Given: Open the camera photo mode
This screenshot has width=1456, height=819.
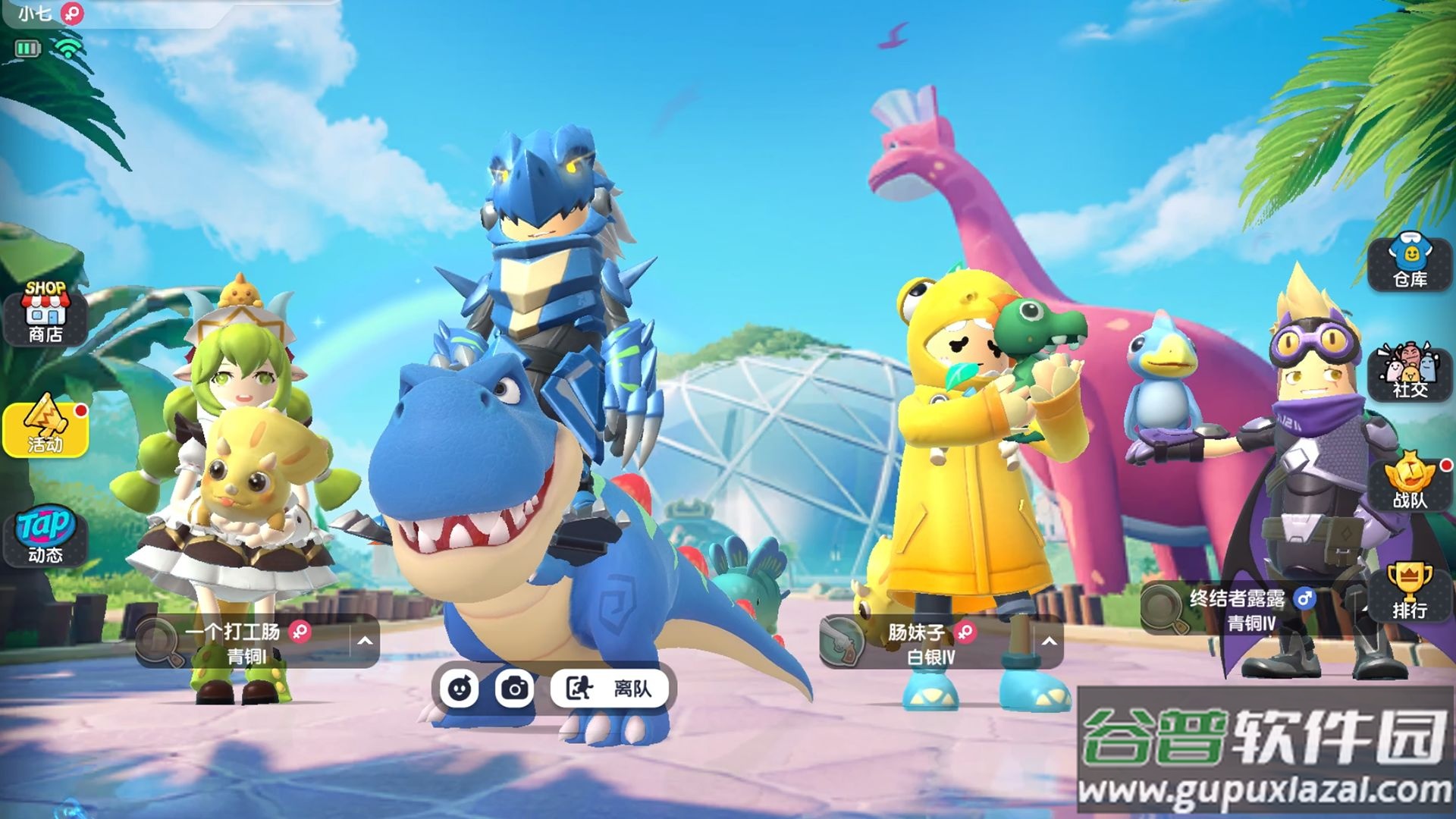Looking at the screenshot, I should pyautogui.click(x=515, y=689).
